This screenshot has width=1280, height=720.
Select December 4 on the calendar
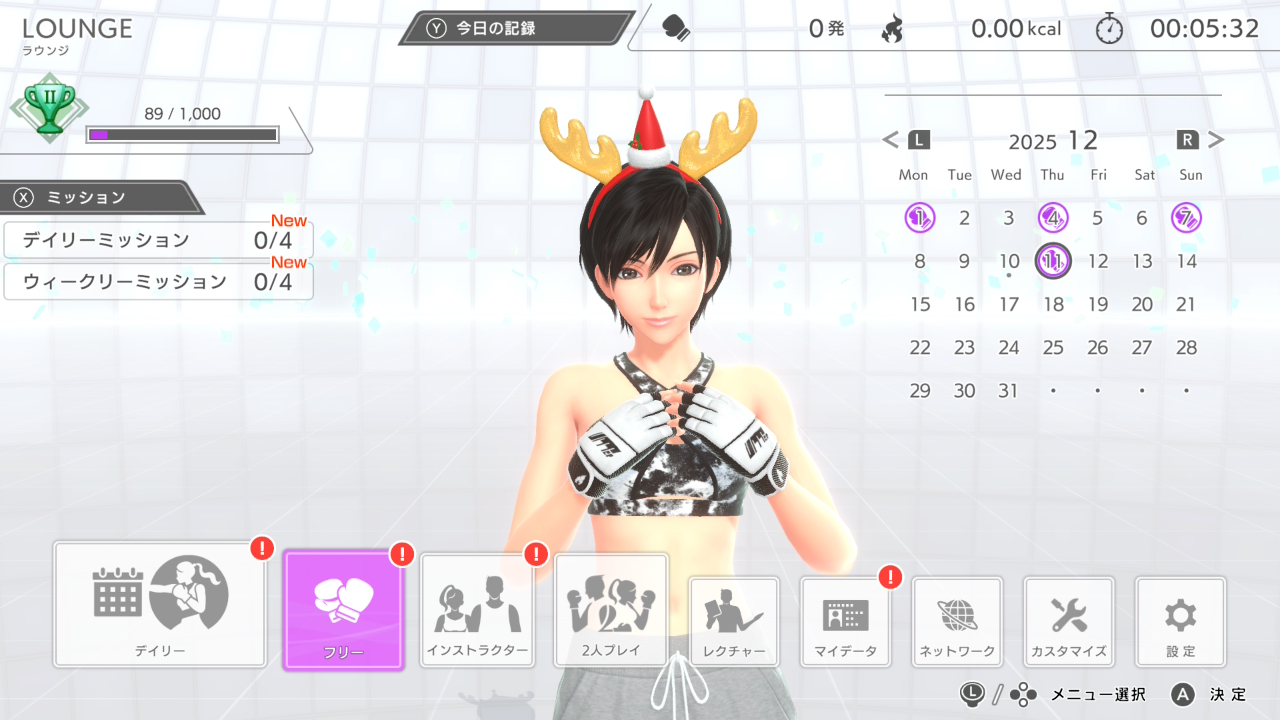point(1053,218)
